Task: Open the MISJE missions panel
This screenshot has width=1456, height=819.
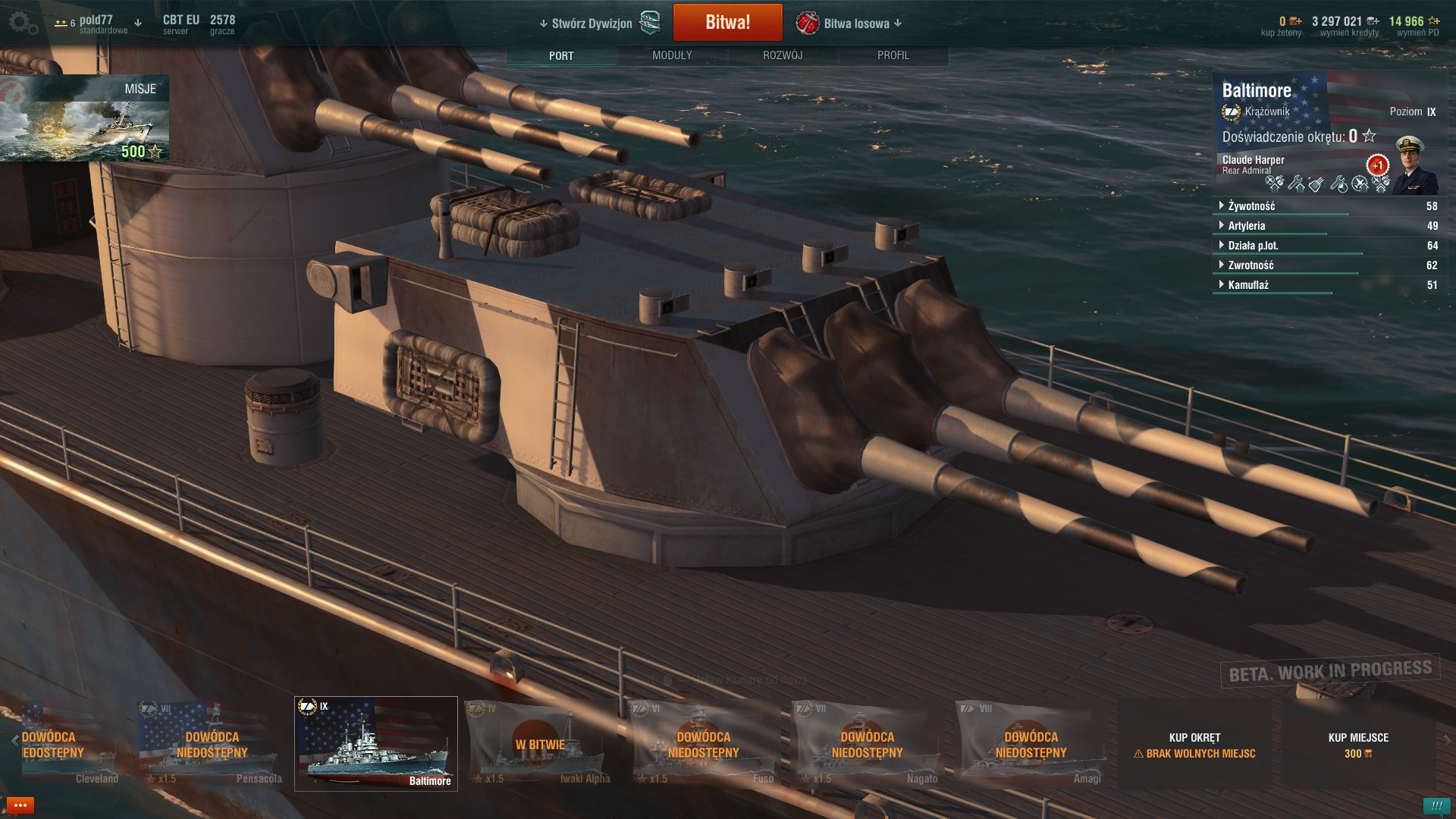Action: point(84,118)
